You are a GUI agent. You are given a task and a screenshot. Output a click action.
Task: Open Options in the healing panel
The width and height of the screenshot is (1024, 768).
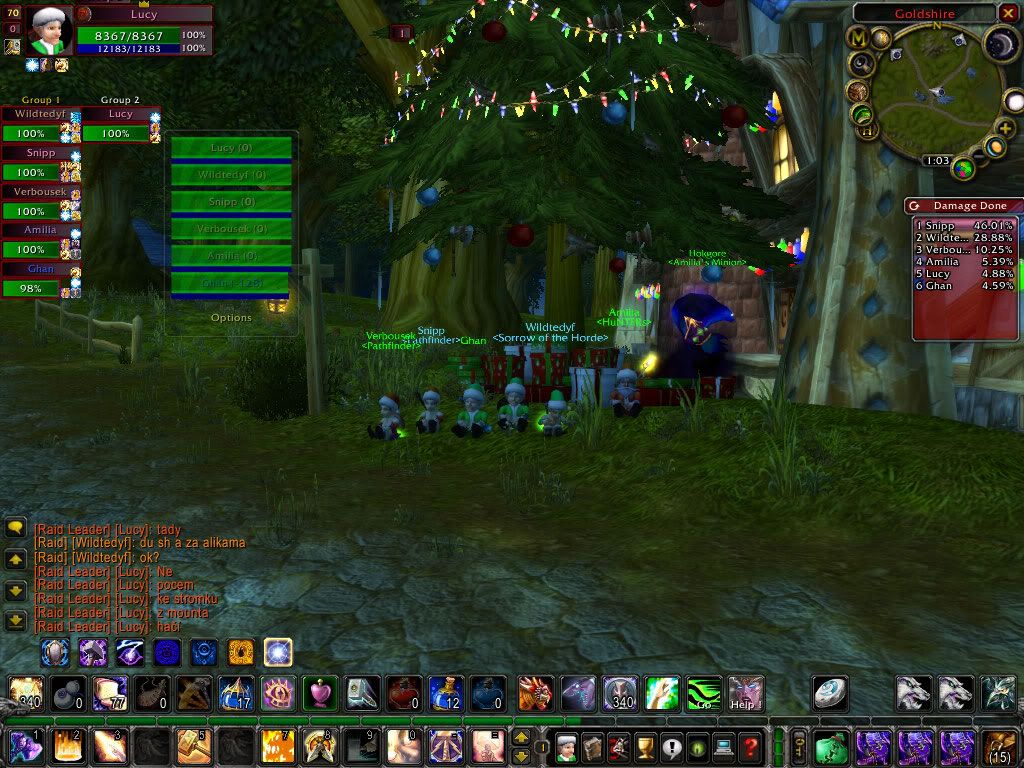[x=231, y=318]
